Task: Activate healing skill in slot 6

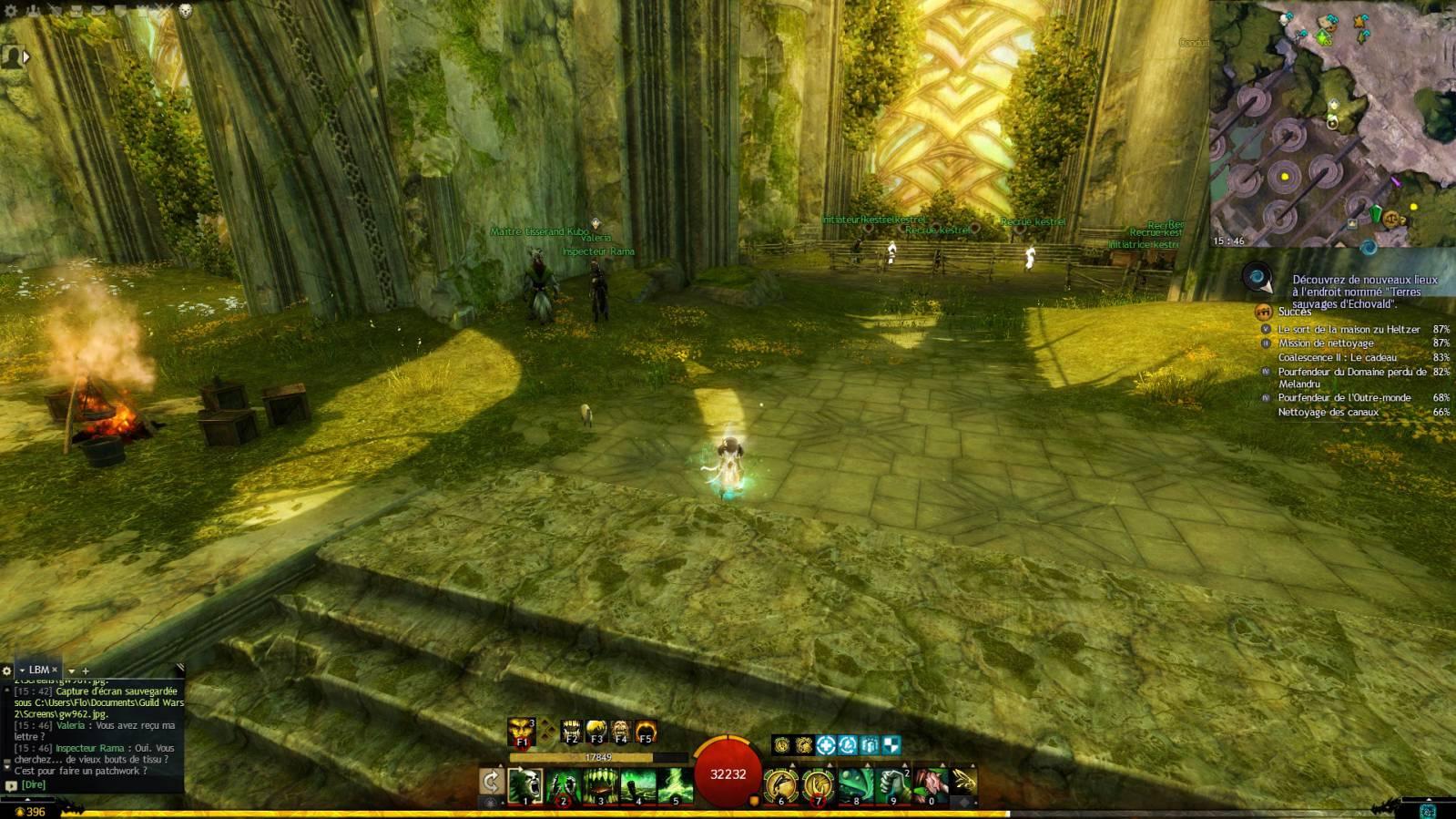Action: (781, 784)
